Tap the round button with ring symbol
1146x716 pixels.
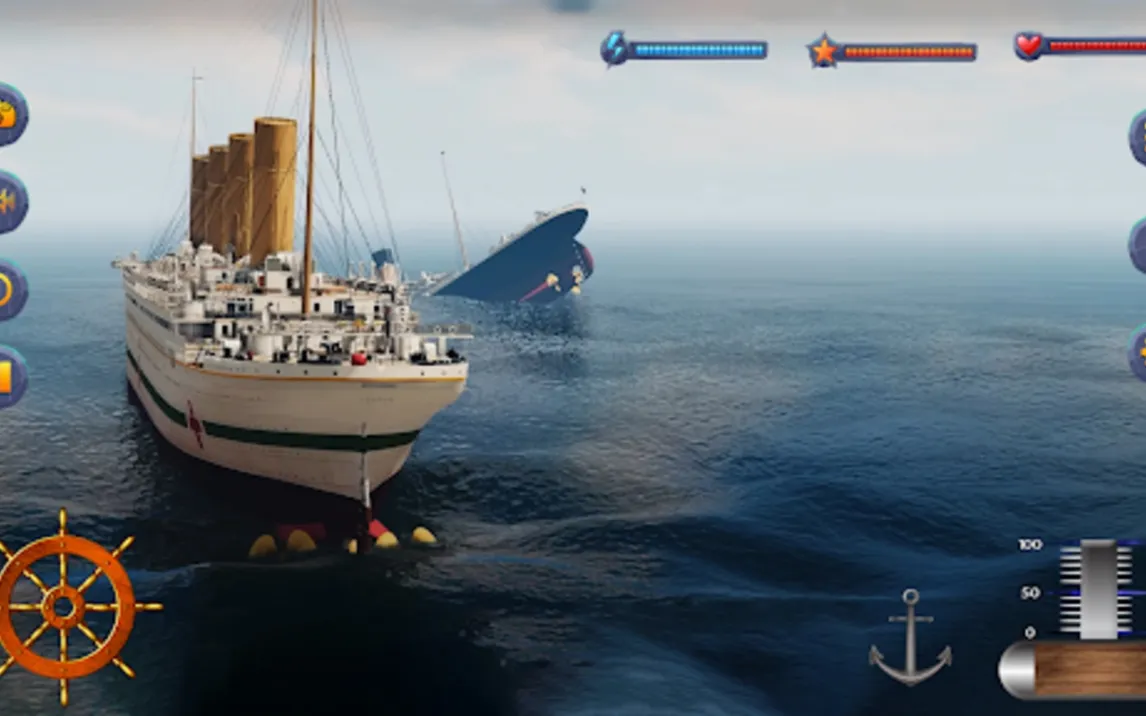[x=9, y=289]
